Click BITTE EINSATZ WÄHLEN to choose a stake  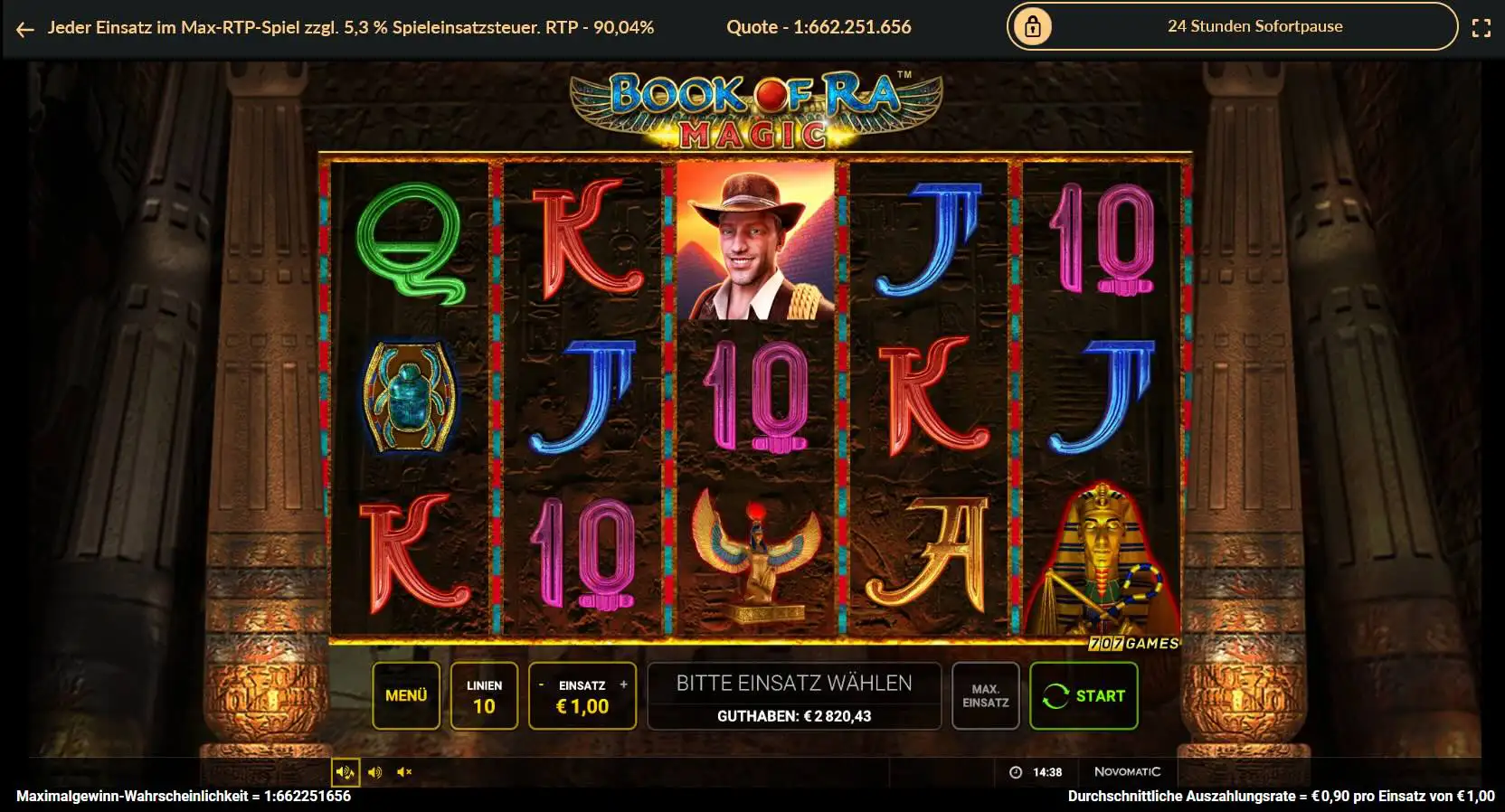pos(794,683)
